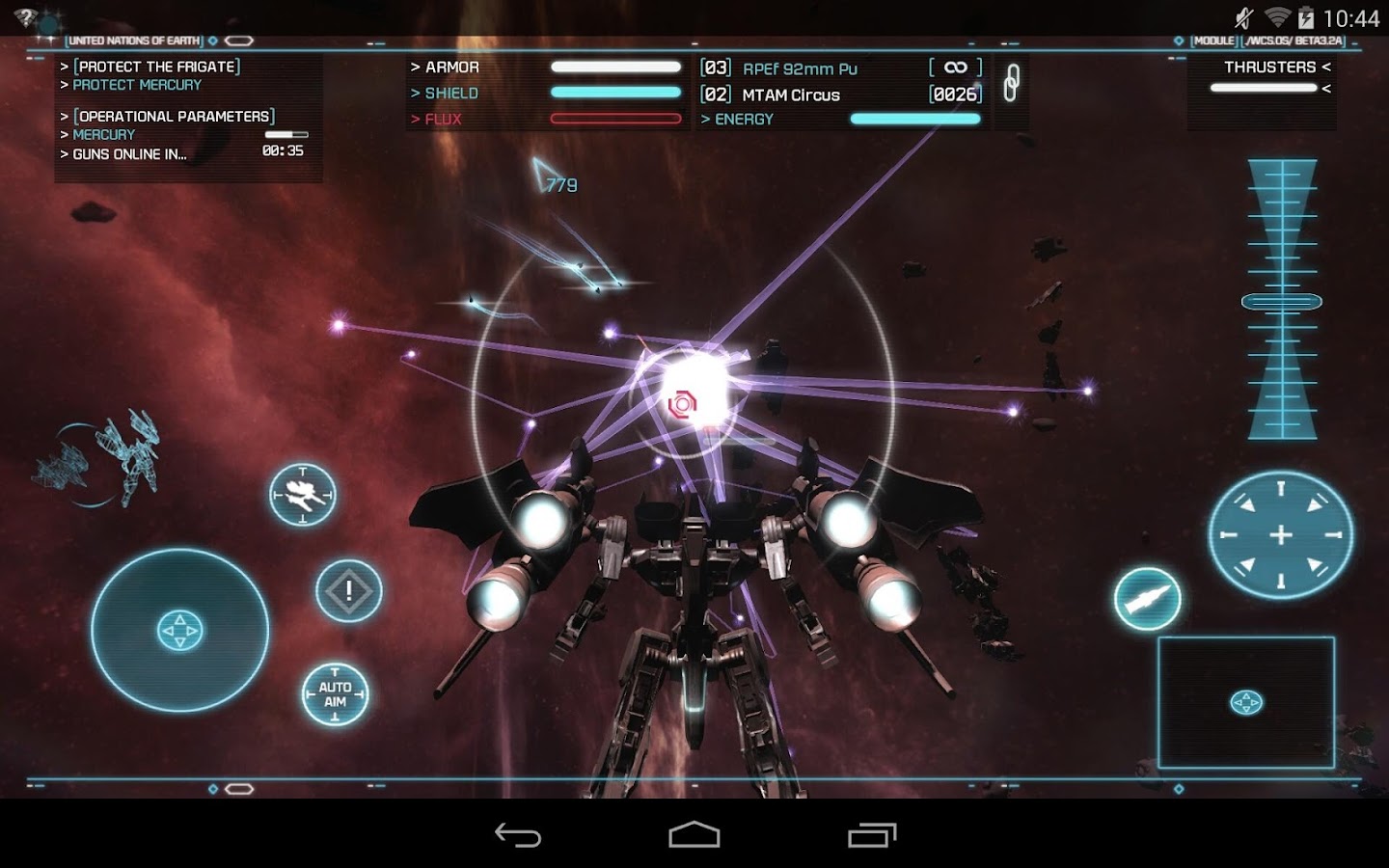Open the UNITED NATIONS OF EARTH tab
The height and width of the screenshot is (868, 1389).
(134, 41)
